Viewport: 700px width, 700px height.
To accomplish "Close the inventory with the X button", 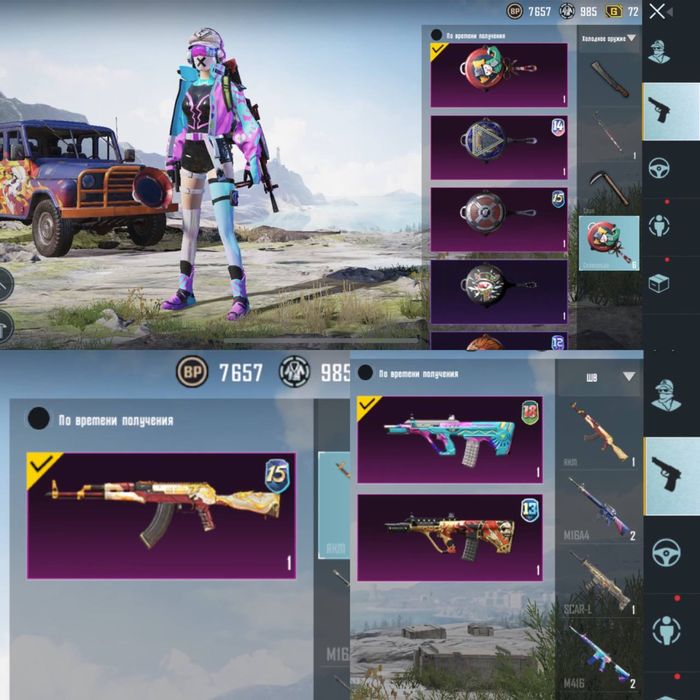I will (x=657, y=11).
